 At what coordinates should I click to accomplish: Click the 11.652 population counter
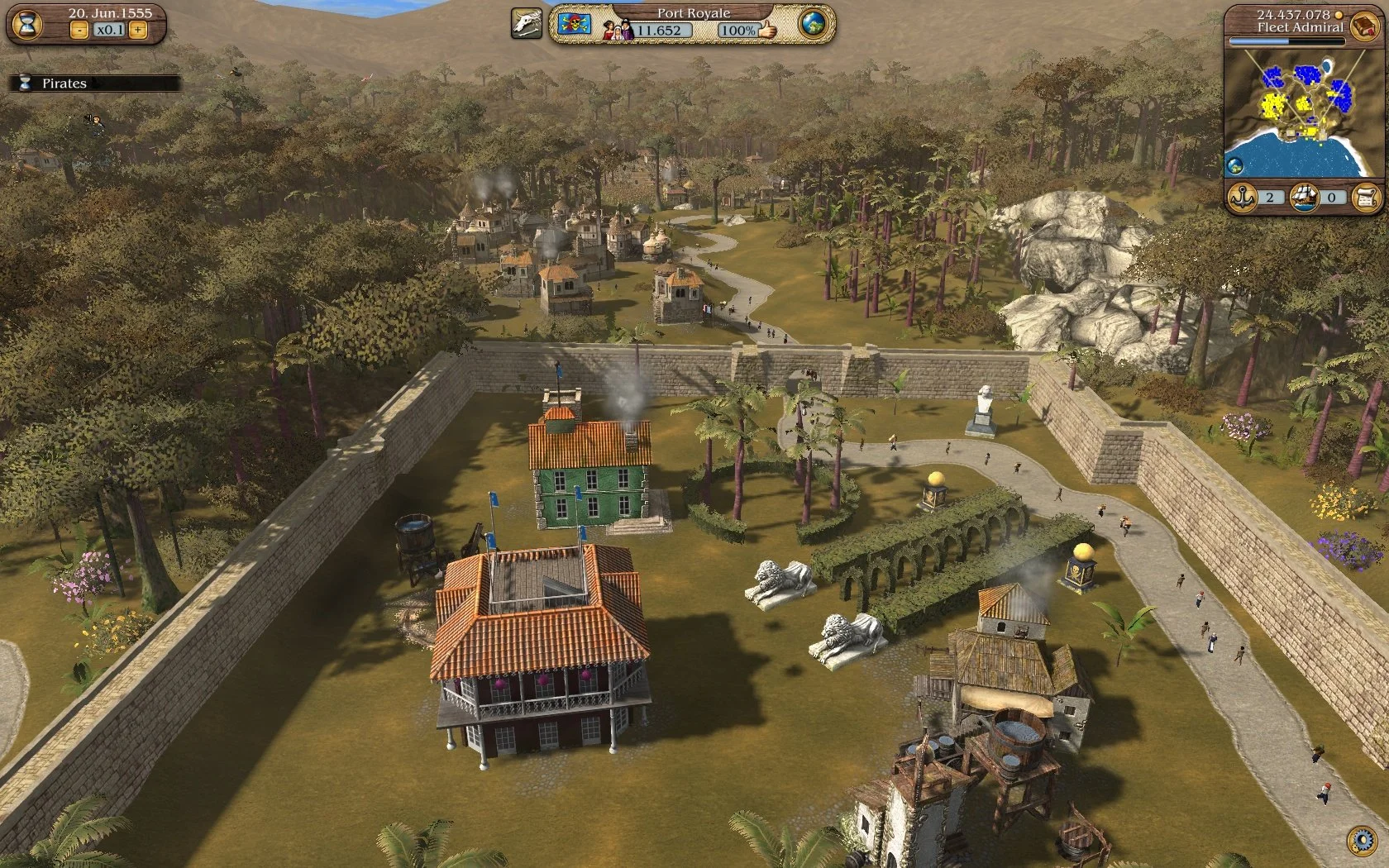659,30
